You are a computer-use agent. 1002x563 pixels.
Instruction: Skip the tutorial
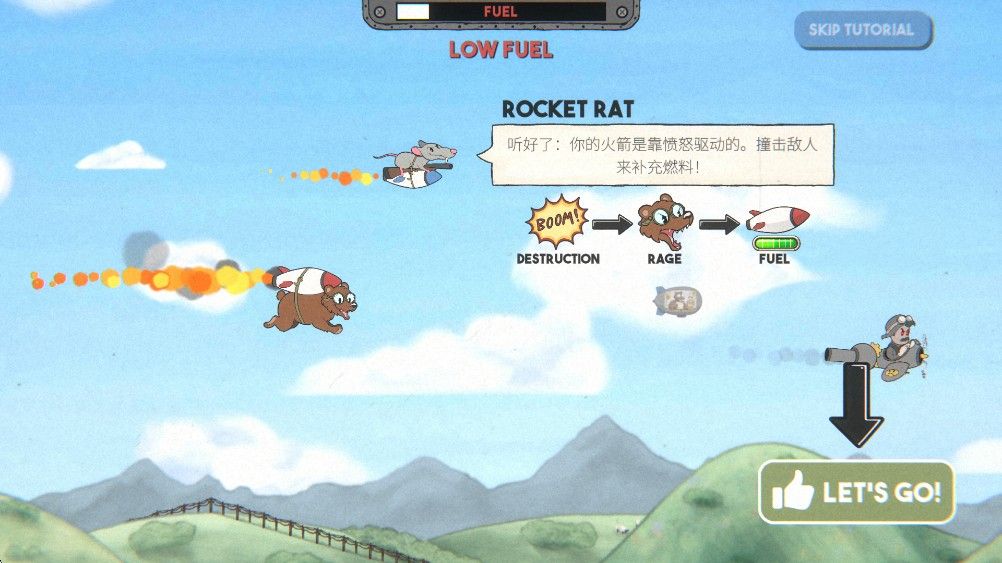(862, 30)
